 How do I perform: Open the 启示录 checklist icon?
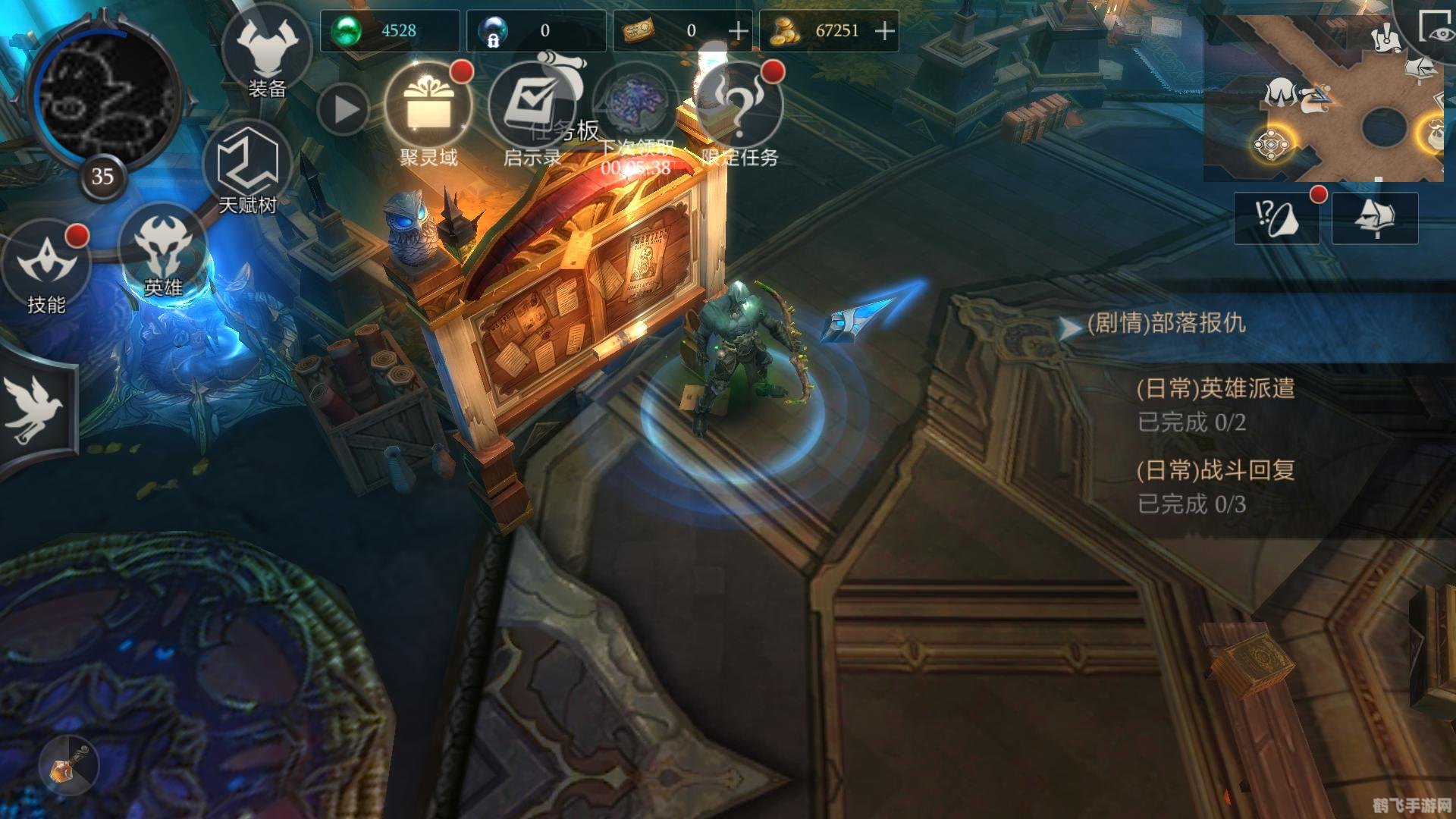[532, 108]
